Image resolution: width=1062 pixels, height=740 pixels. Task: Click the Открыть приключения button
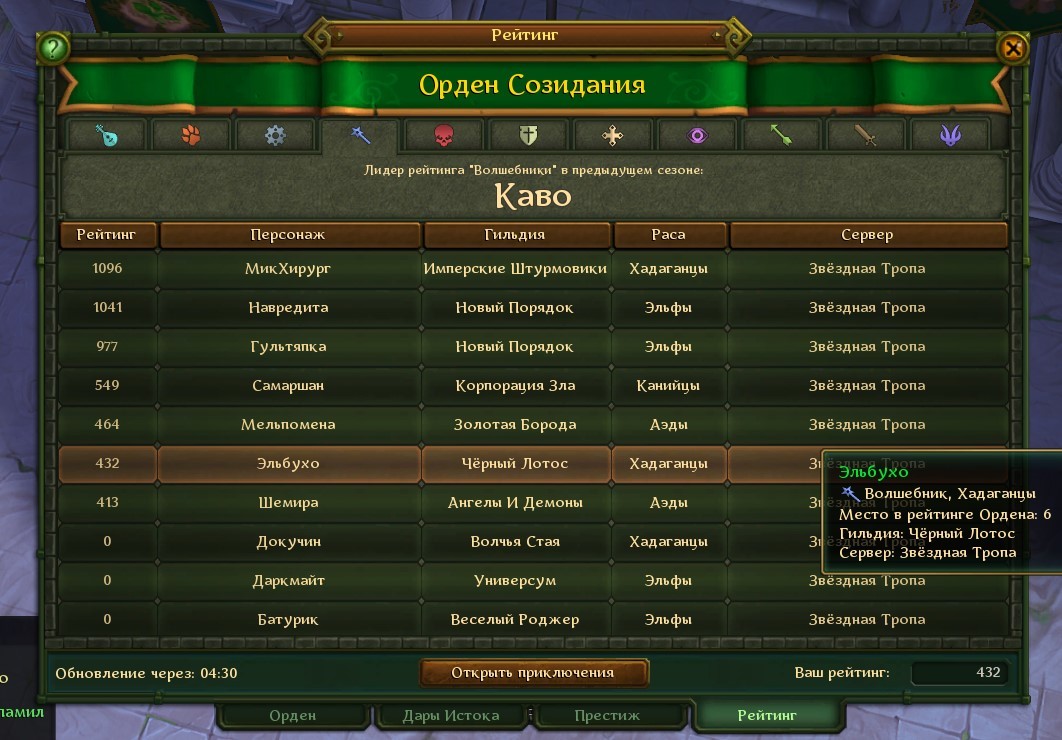click(533, 672)
